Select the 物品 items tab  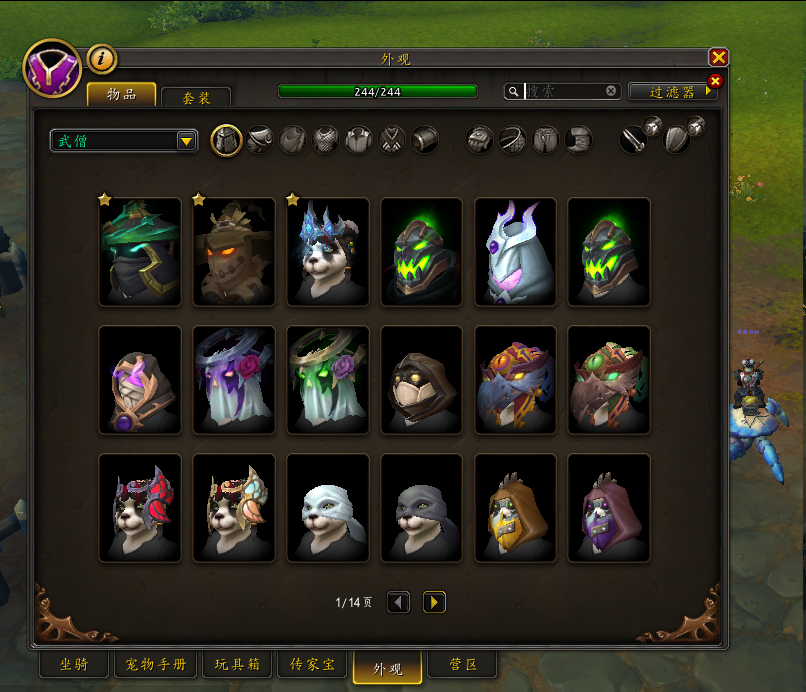(x=121, y=94)
